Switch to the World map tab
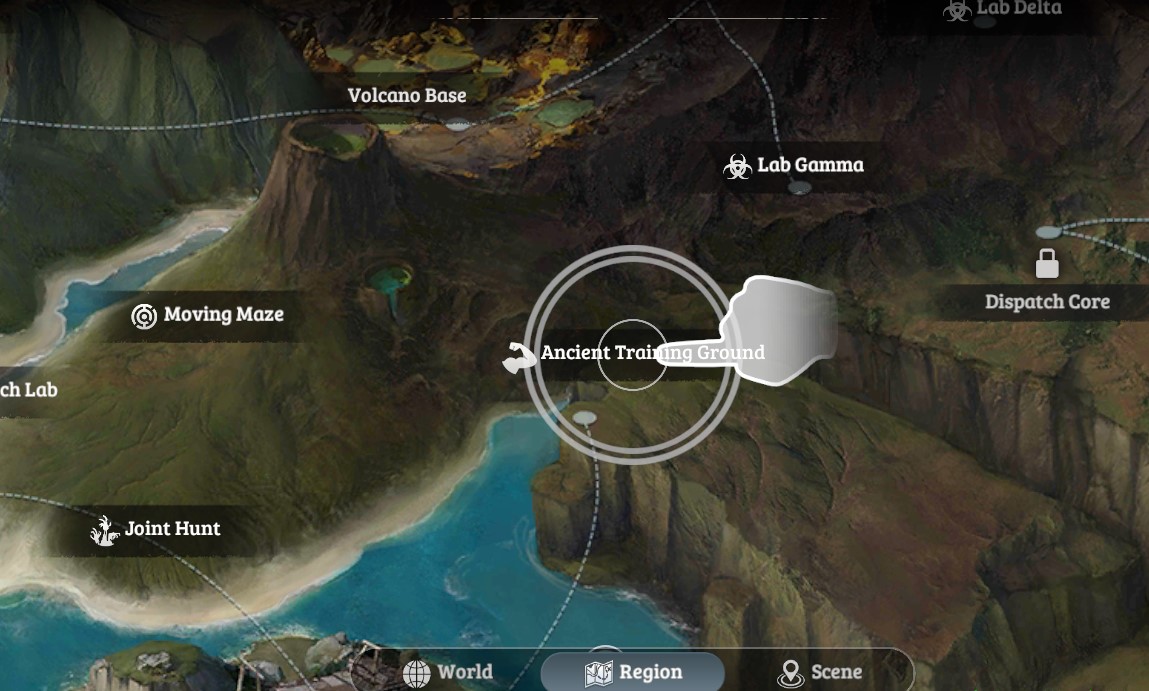This screenshot has height=691, width=1149. (448, 672)
